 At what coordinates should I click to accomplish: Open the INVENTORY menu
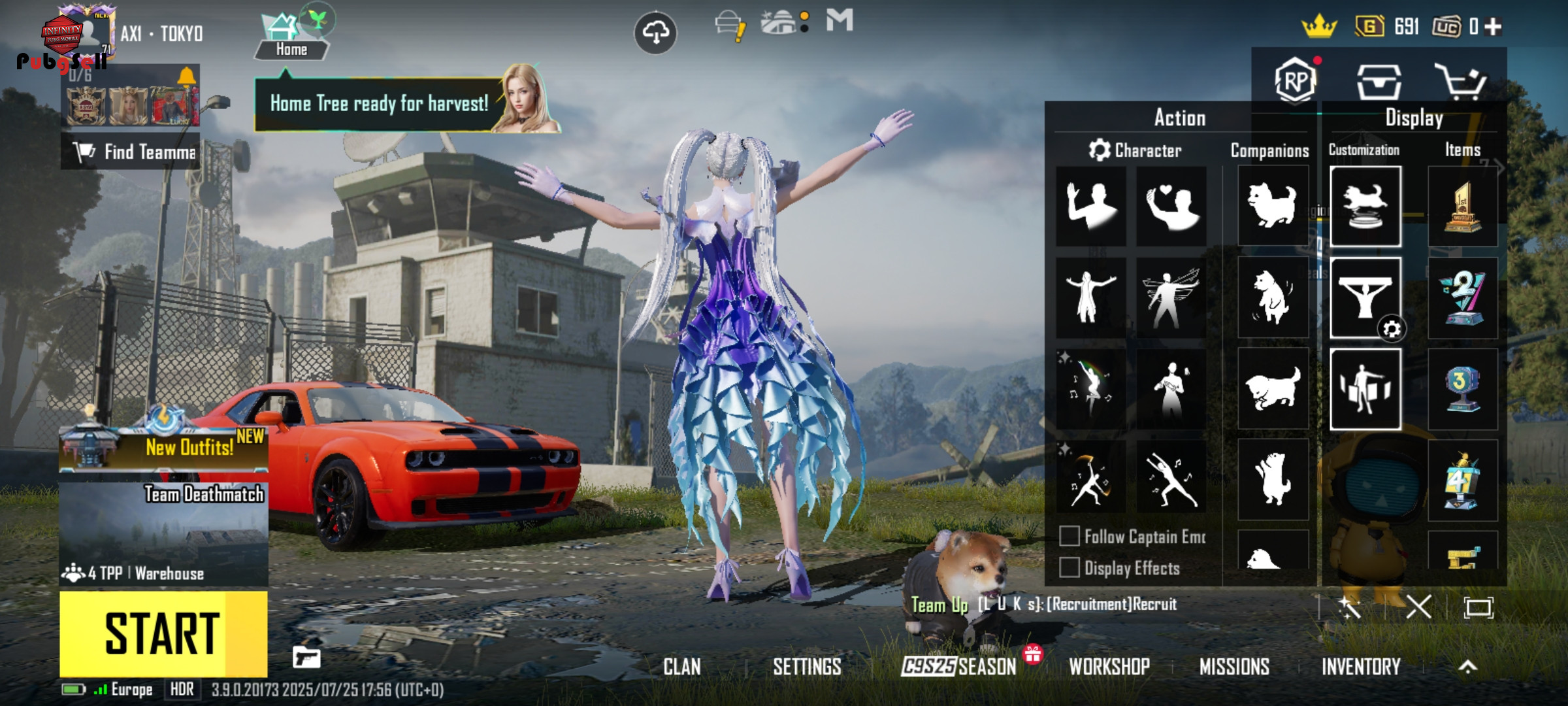click(x=1361, y=667)
